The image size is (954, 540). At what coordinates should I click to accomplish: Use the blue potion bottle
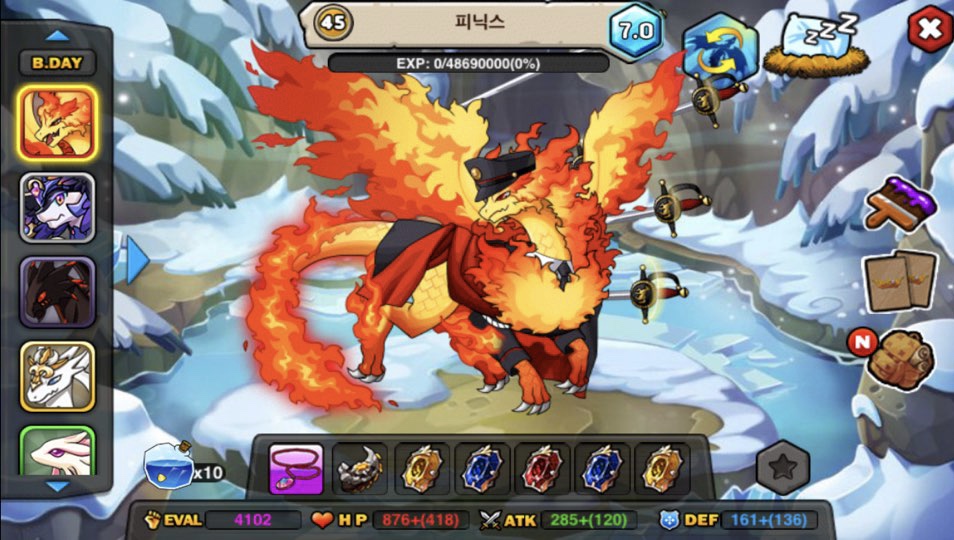click(169, 468)
